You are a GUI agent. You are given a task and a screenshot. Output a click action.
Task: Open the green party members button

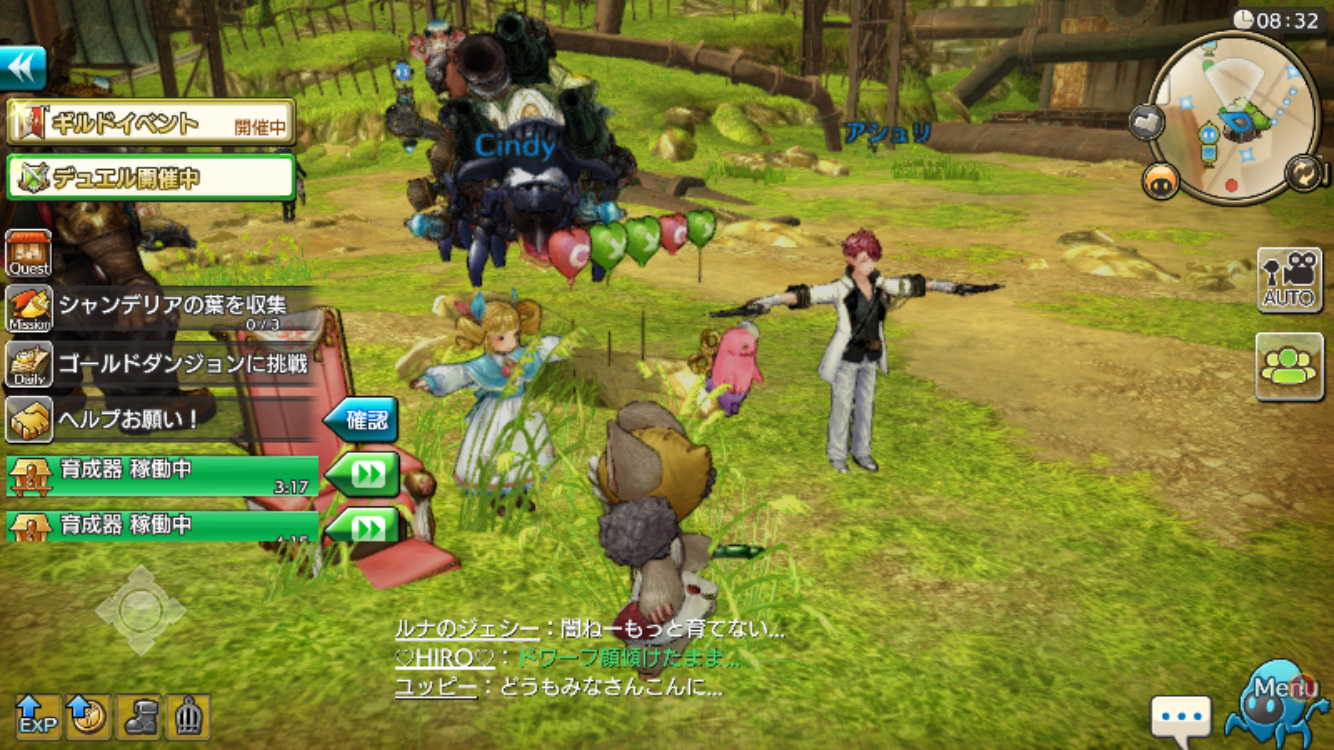1289,366
